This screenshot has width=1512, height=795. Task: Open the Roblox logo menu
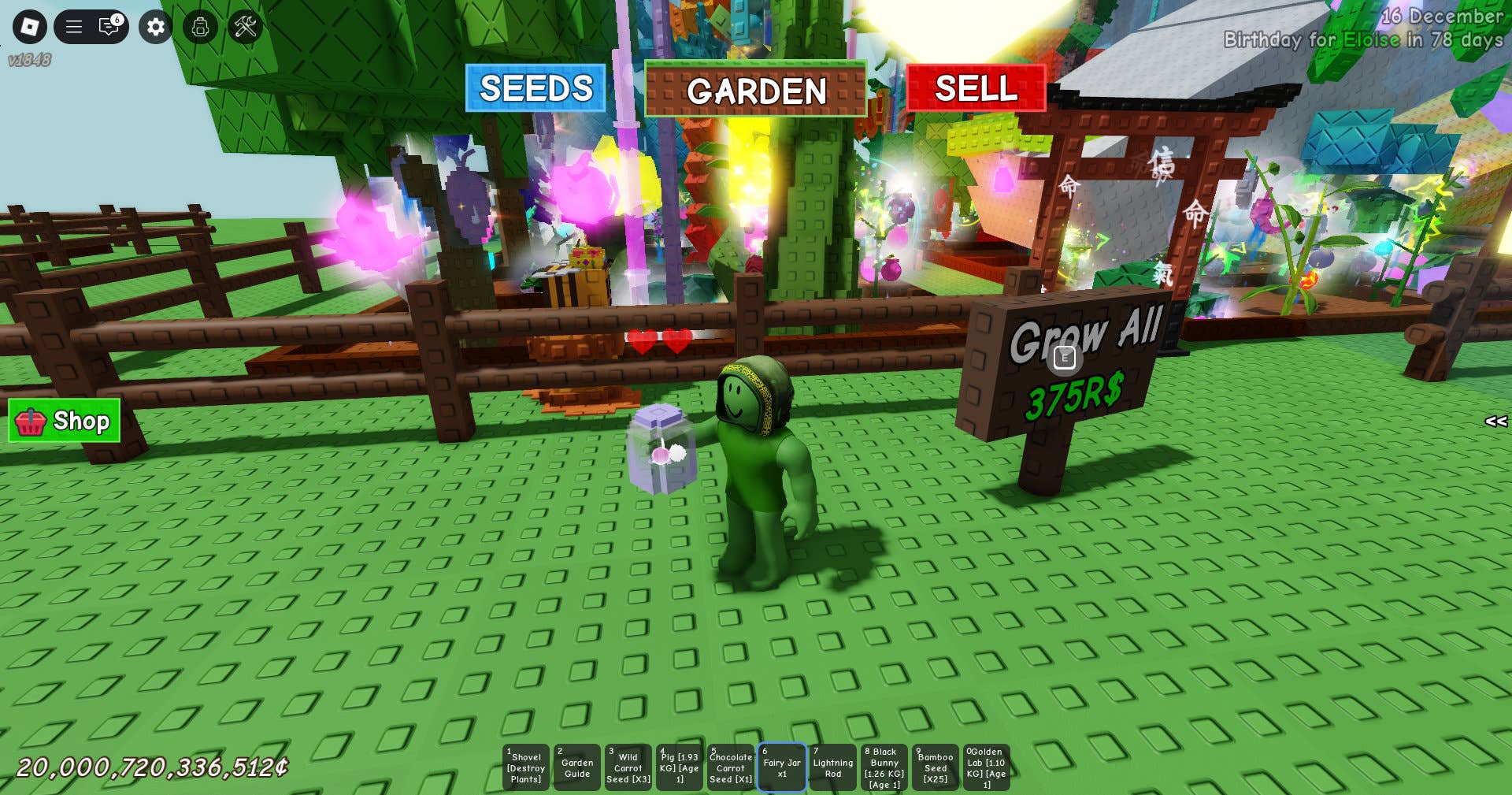coord(30,27)
